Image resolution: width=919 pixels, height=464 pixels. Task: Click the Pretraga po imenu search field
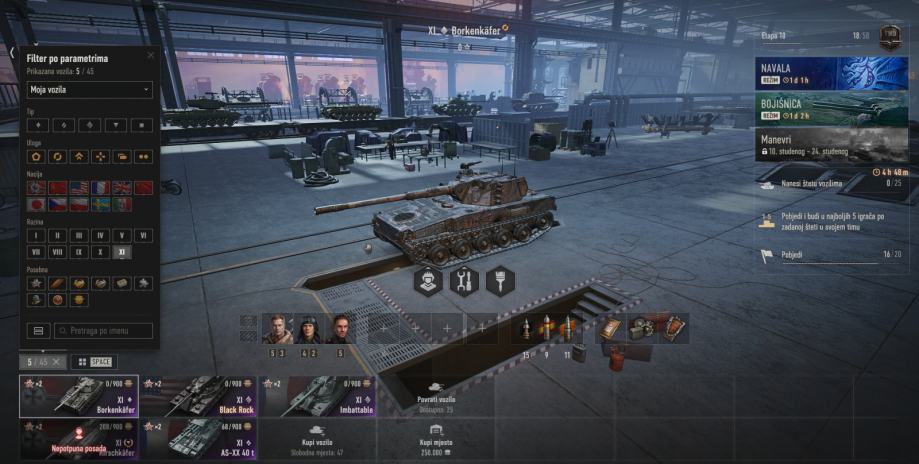tap(104, 330)
